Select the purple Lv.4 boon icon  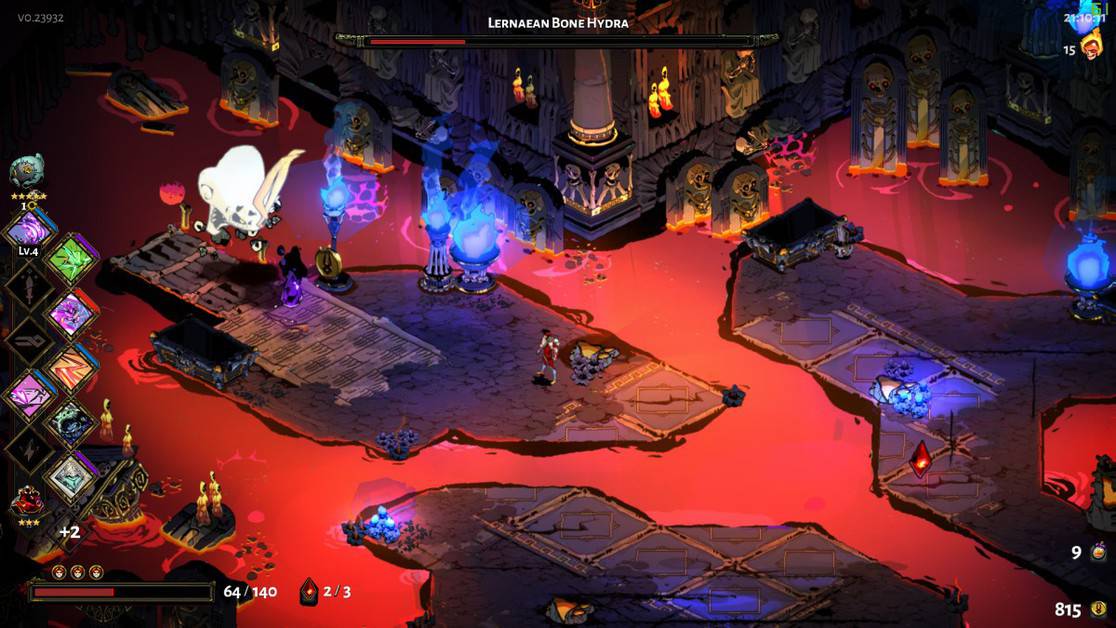pos(30,229)
